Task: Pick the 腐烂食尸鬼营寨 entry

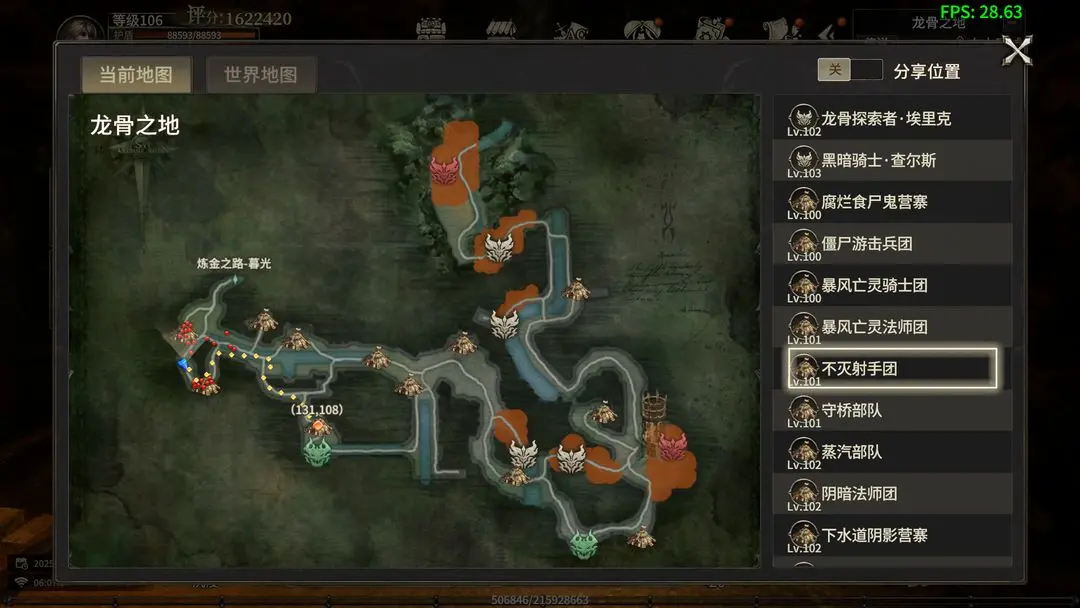Action: pyautogui.click(x=892, y=202)
